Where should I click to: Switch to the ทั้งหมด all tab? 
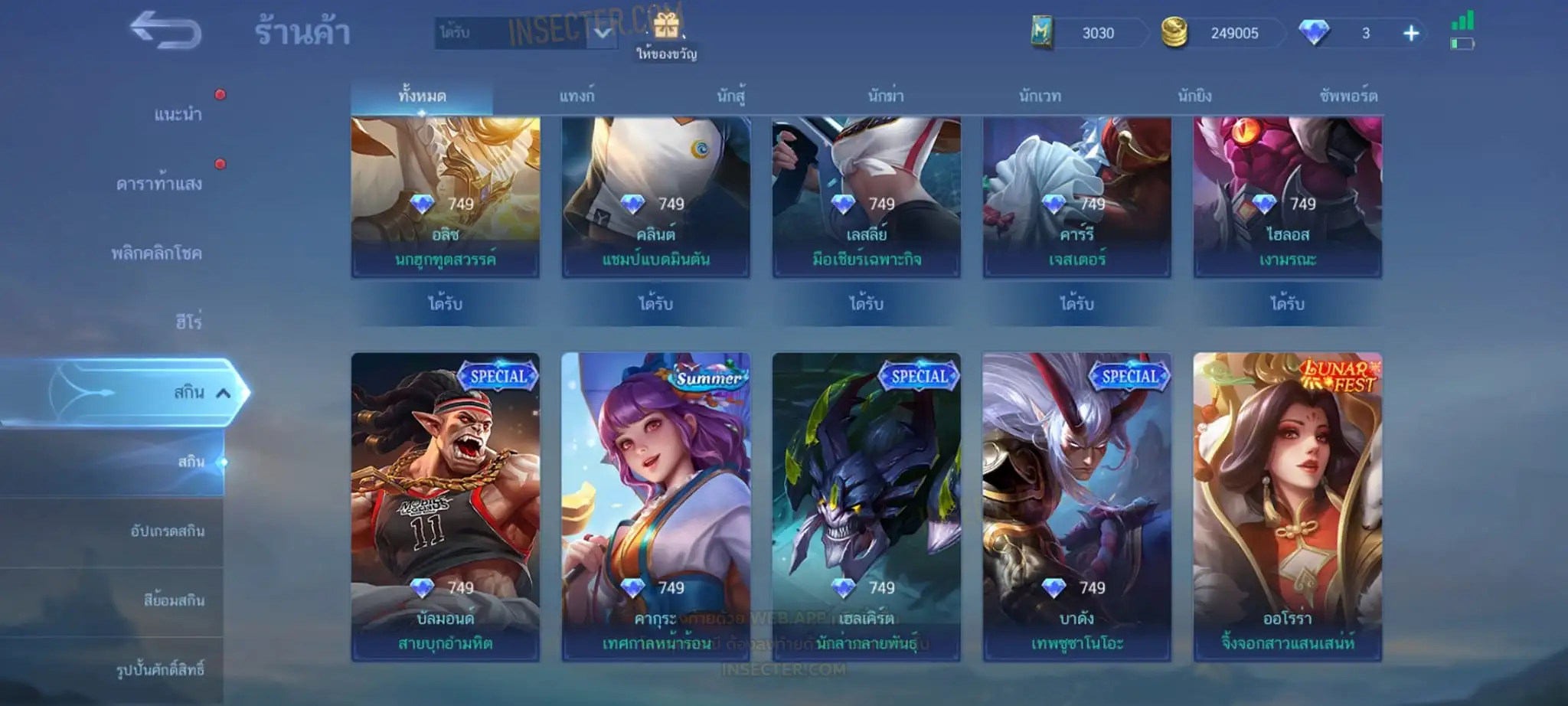[x=422, y=96]
